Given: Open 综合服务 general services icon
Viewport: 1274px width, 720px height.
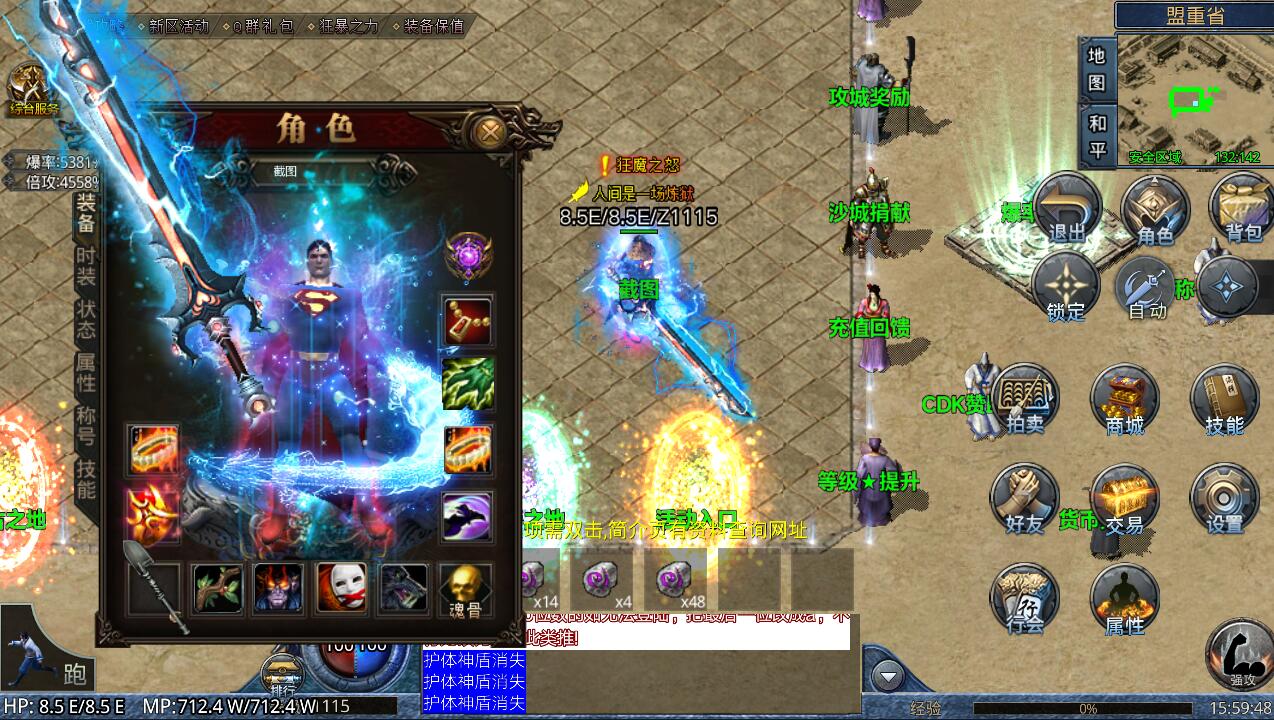Looking at the screenshot, I should coord(33,90).
